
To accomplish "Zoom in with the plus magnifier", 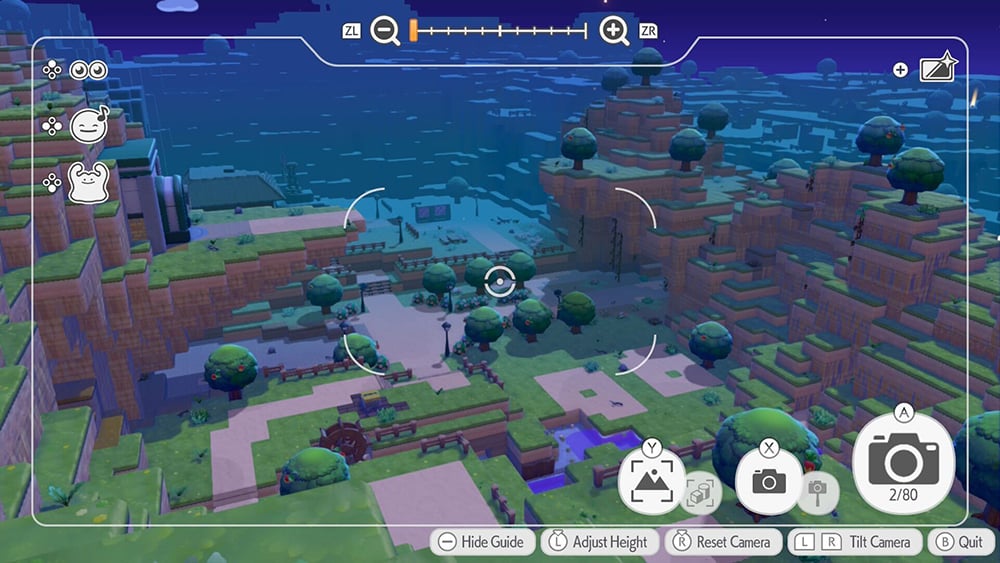I will 614,31.
